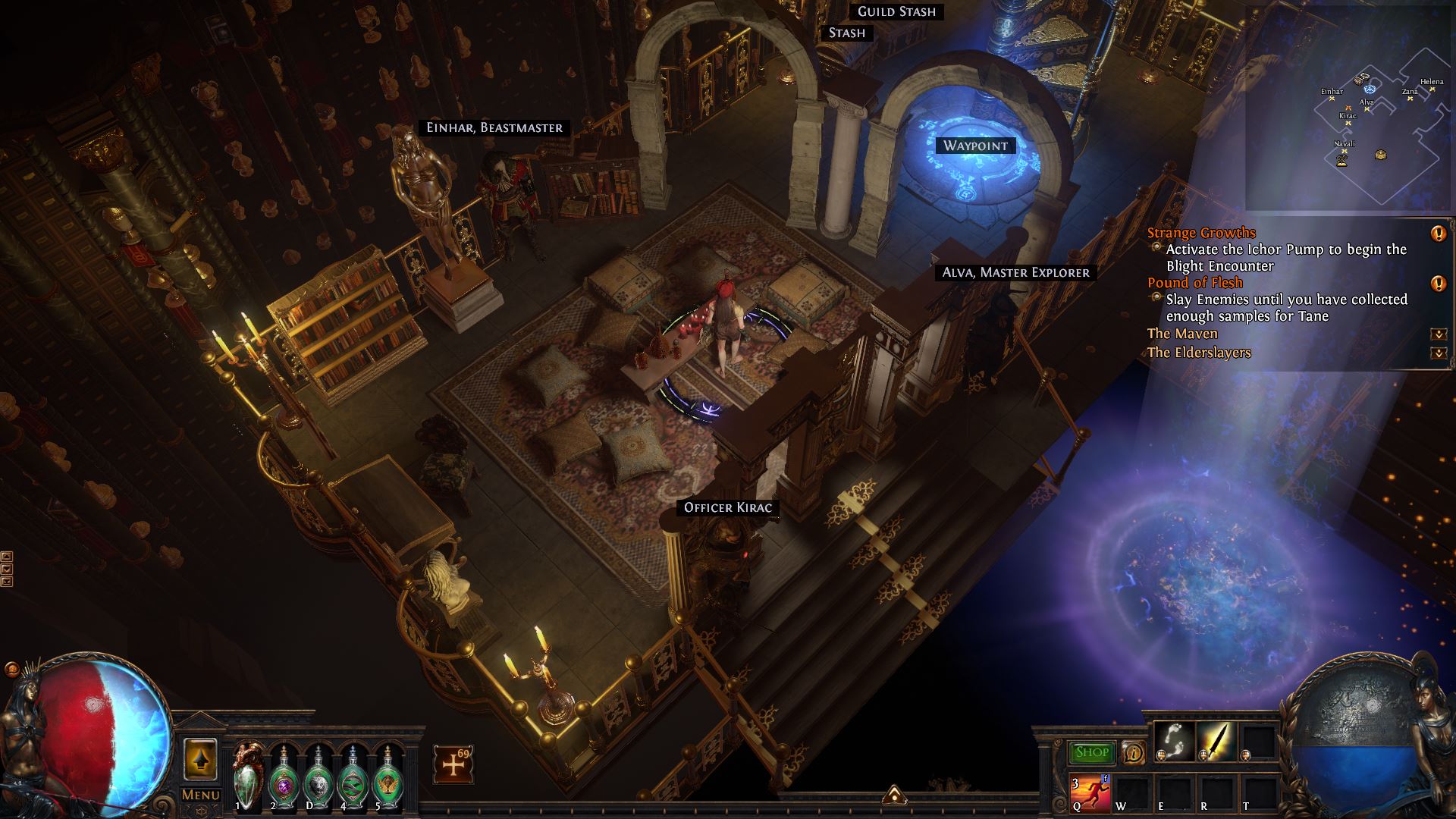Image resolution: width=1456 pixels, height=819 pixels.
Task: Expand The Maven quest entry
Action: coord(1438,334)
